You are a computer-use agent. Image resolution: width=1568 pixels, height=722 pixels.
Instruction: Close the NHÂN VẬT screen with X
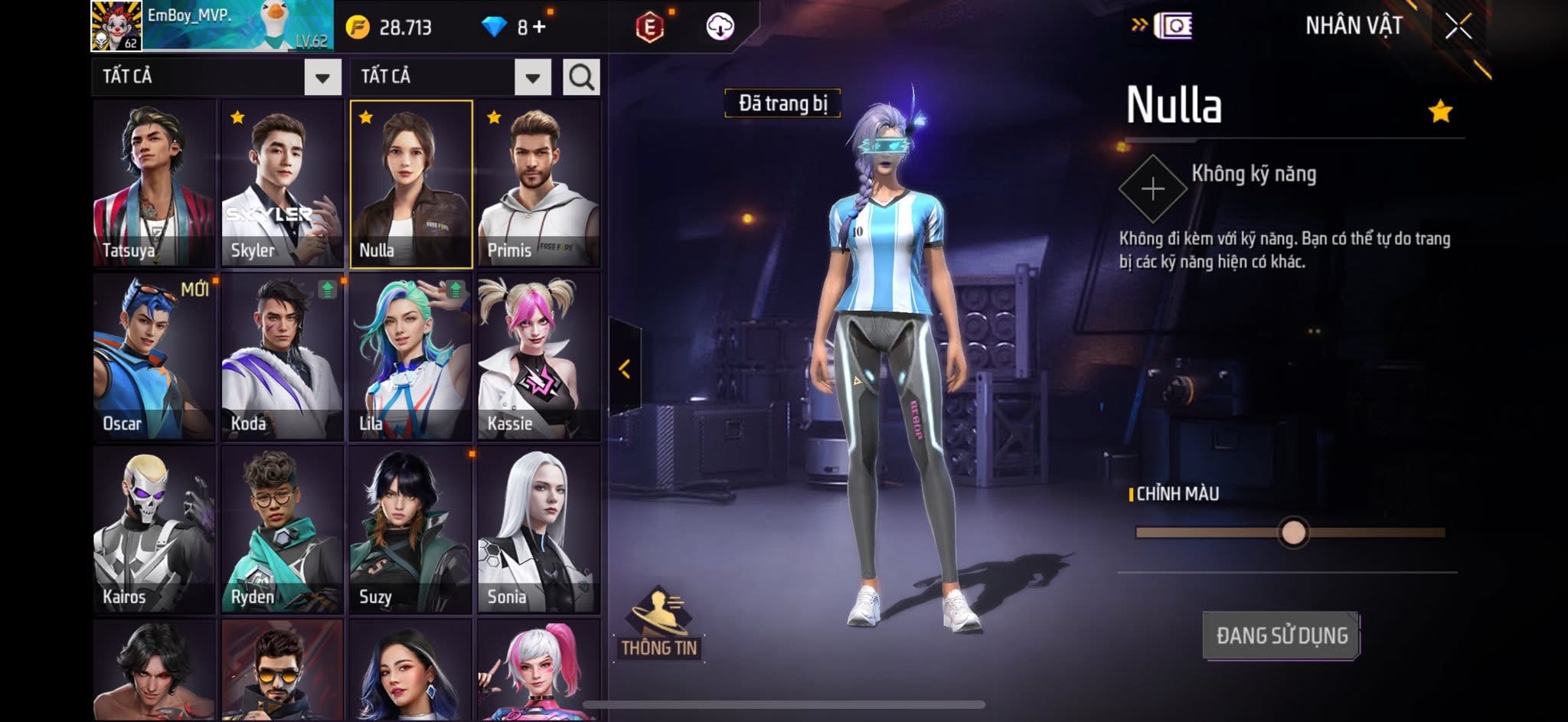pyautogui.click(x=1458, y=27)
